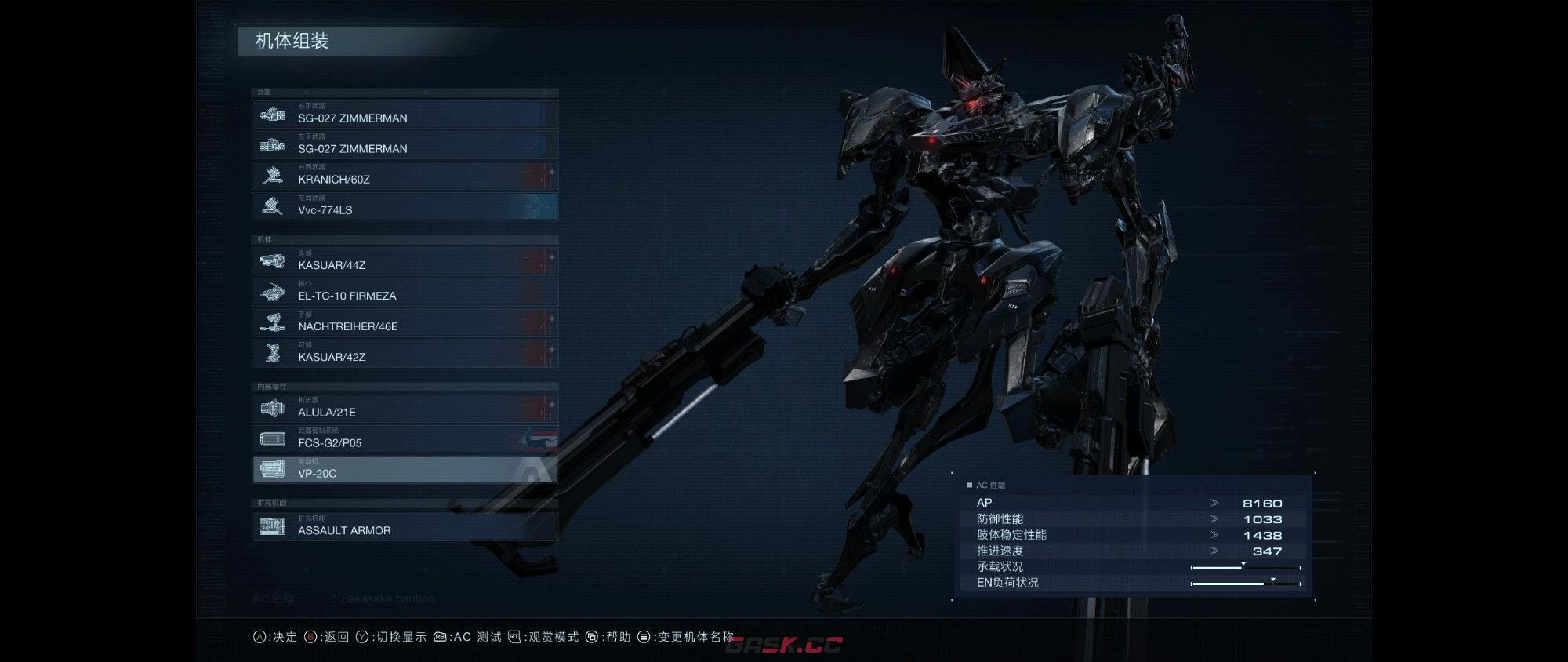Screen dimensions: 1568x662
Task: Select the right-hand SG-027 ZIMMERMAN weapon slot
Action: click(405, 115)
